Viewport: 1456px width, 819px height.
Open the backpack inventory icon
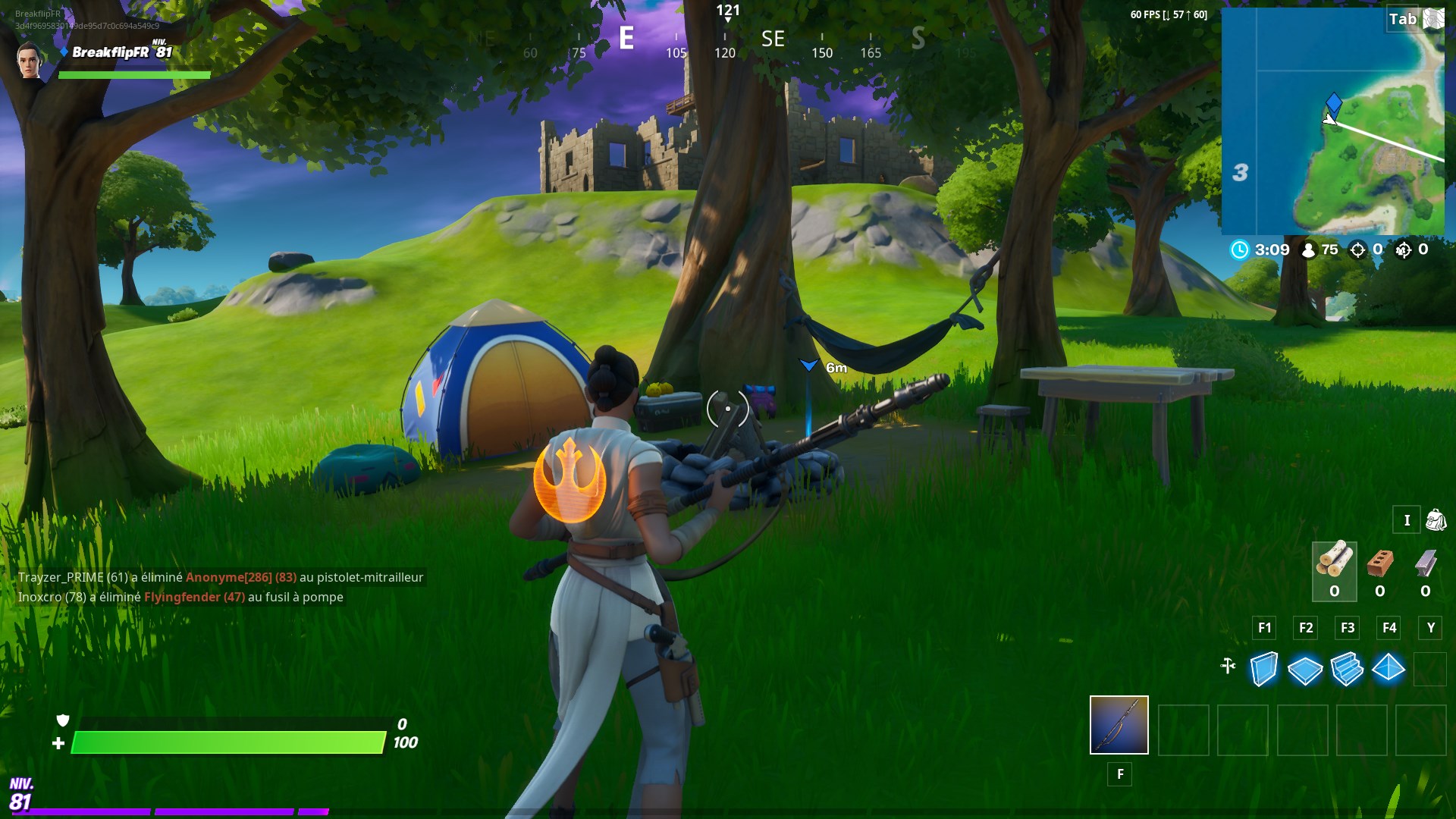coord(1436,521)
